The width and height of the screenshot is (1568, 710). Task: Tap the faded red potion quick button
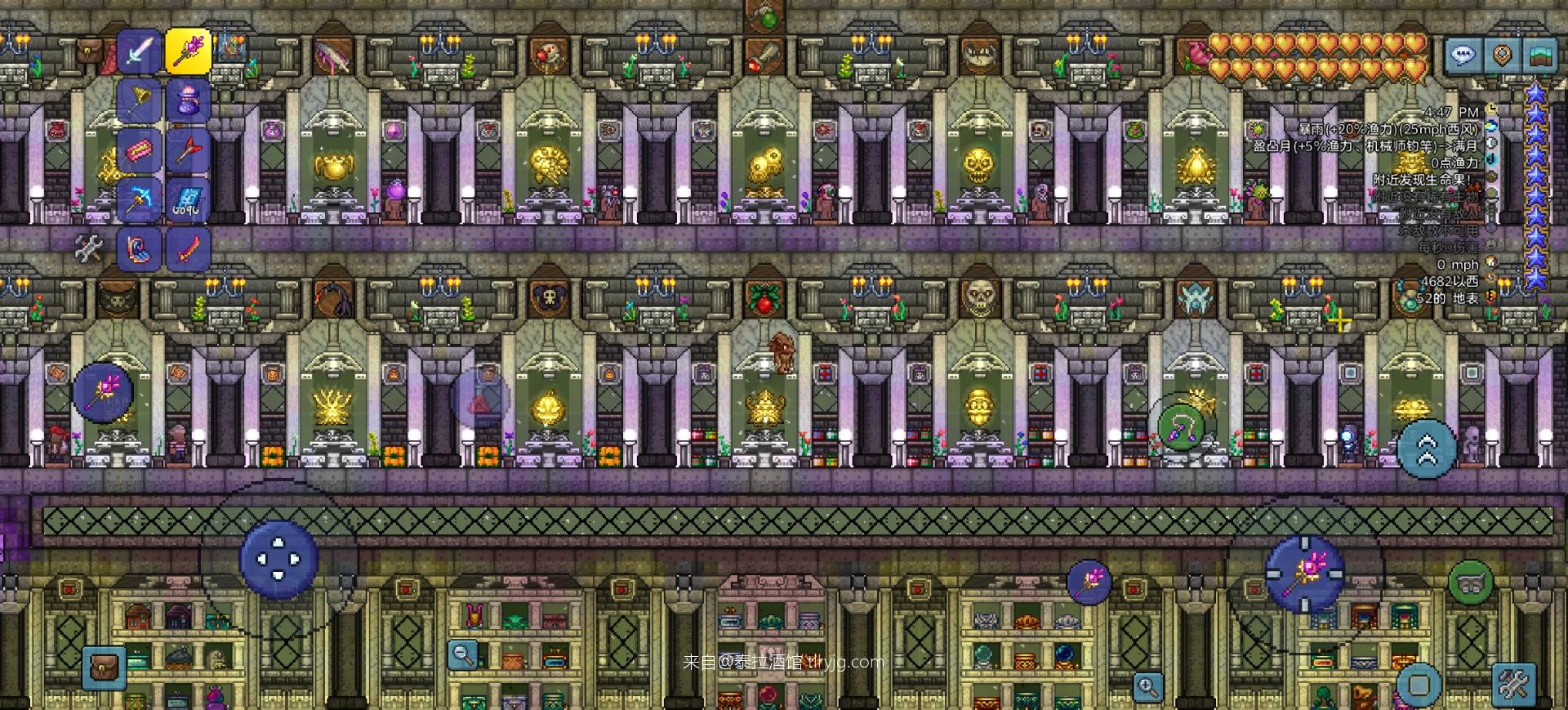point(480,400)
